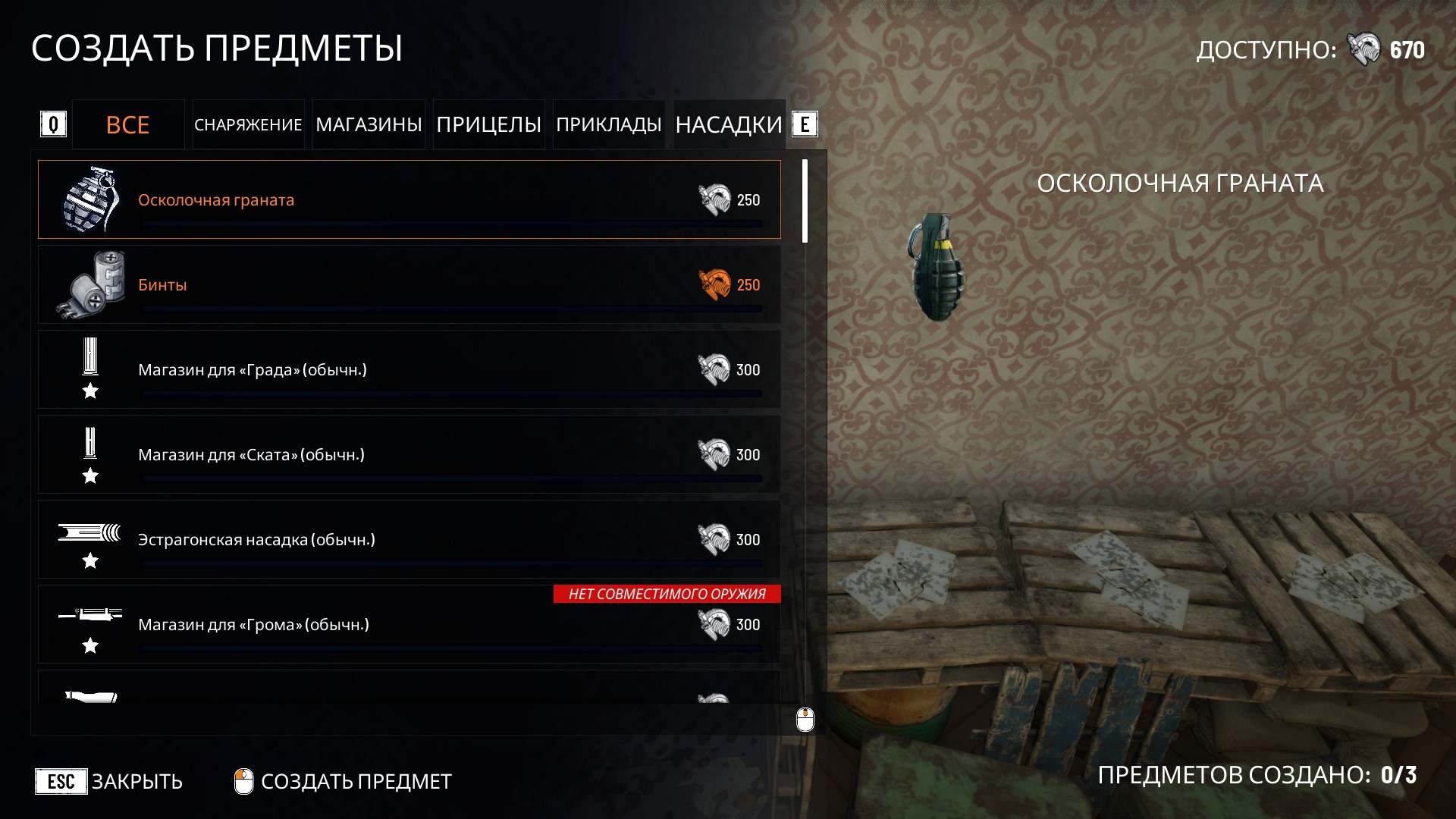
Task: Switch to the ВСЕ tab
Action: click(x=128, y=124)
